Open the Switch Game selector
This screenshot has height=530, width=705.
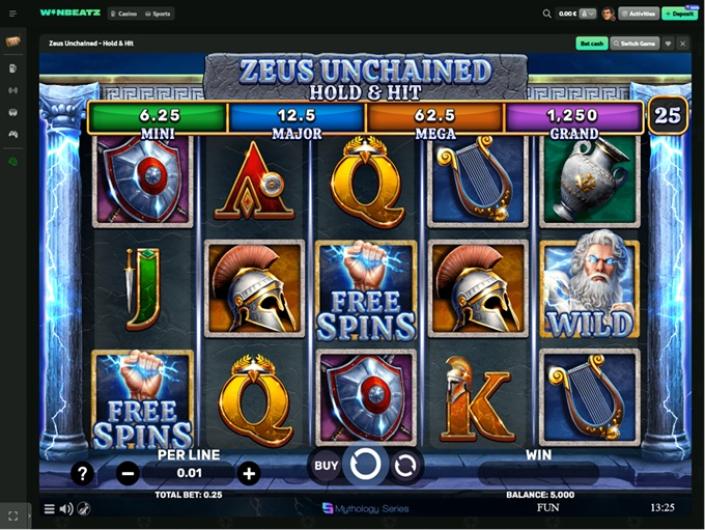point(634,44)
